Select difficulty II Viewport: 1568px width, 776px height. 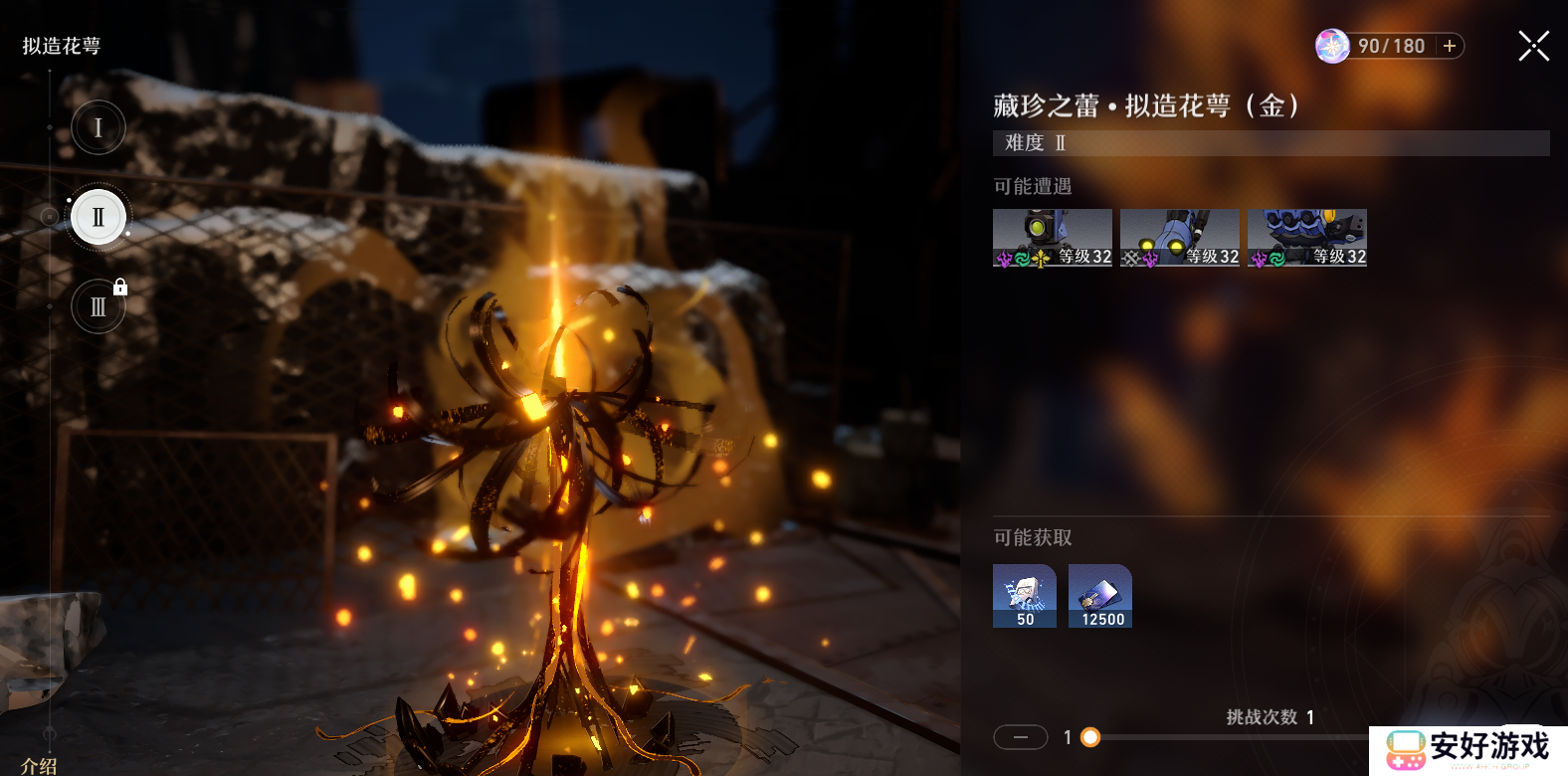click(x=98, y=217)
